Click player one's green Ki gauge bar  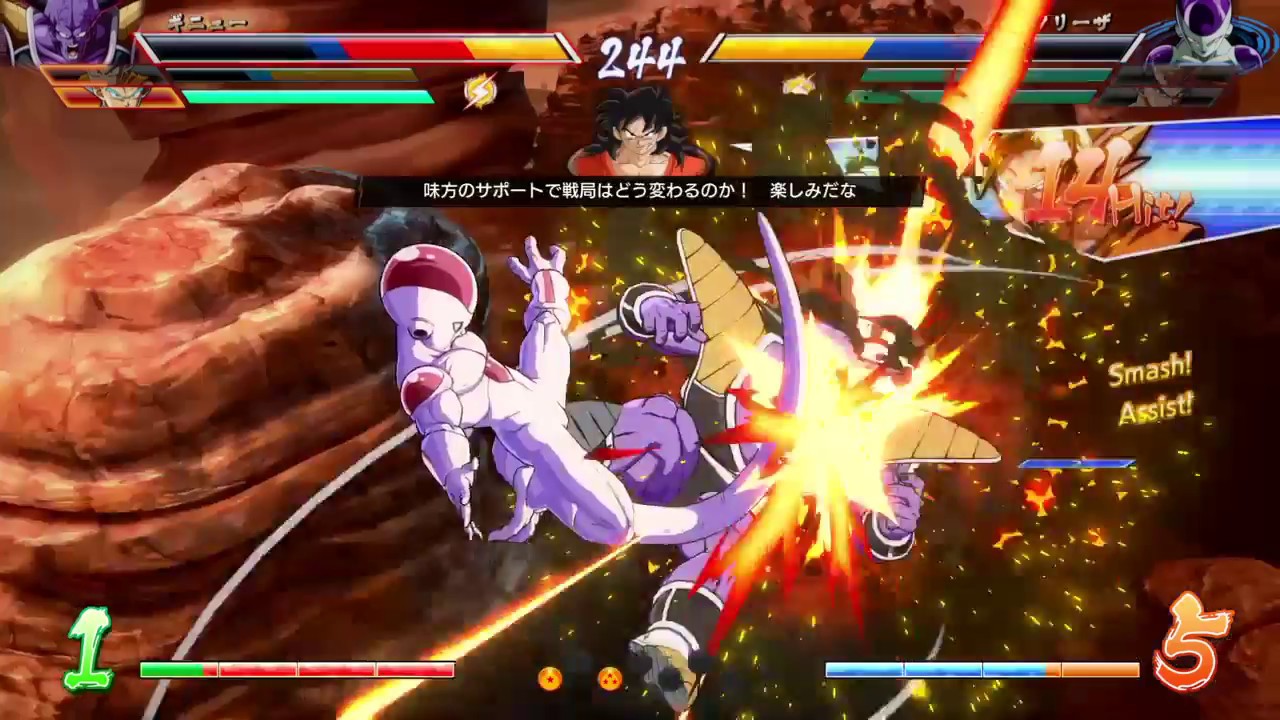(x=310, y=96)
